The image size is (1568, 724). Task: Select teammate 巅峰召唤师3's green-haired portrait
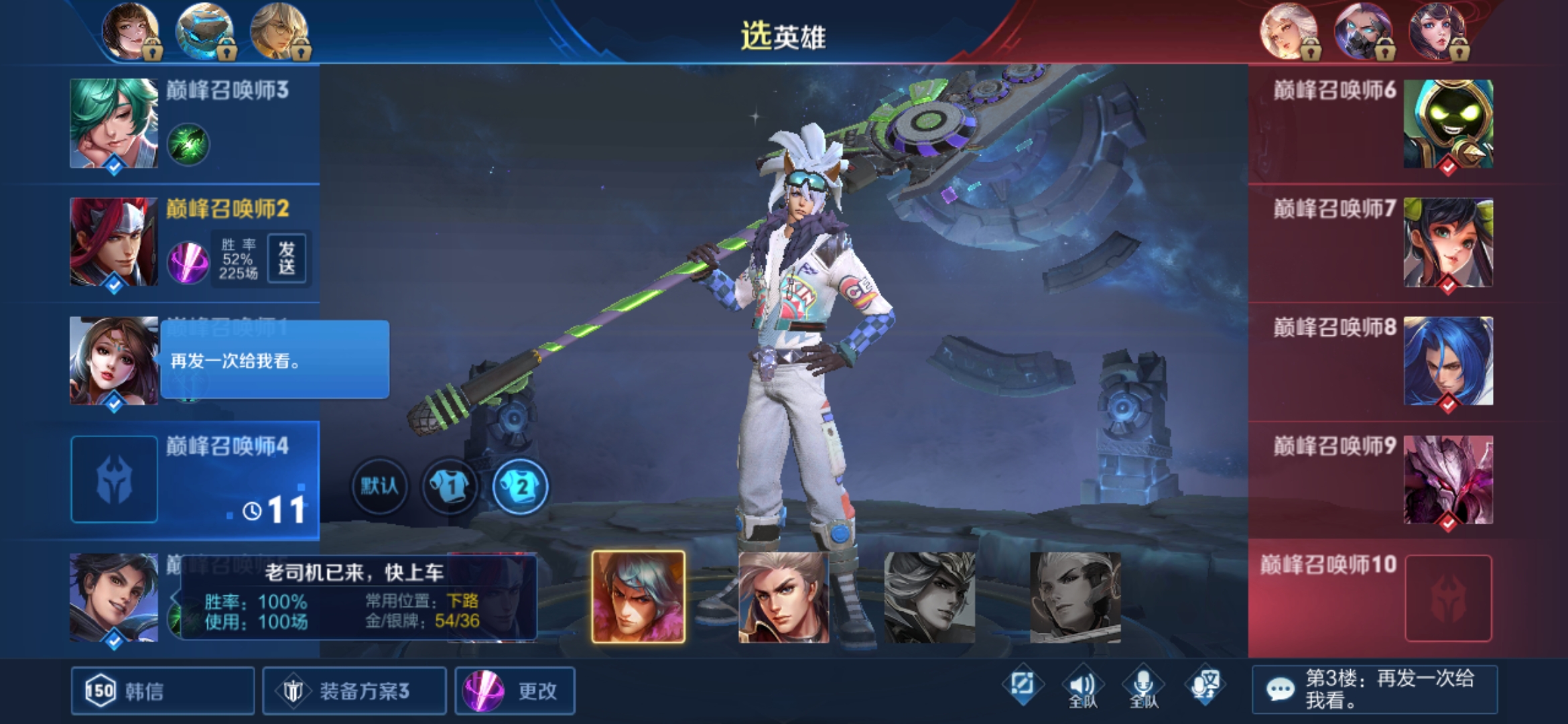[114, 123]
